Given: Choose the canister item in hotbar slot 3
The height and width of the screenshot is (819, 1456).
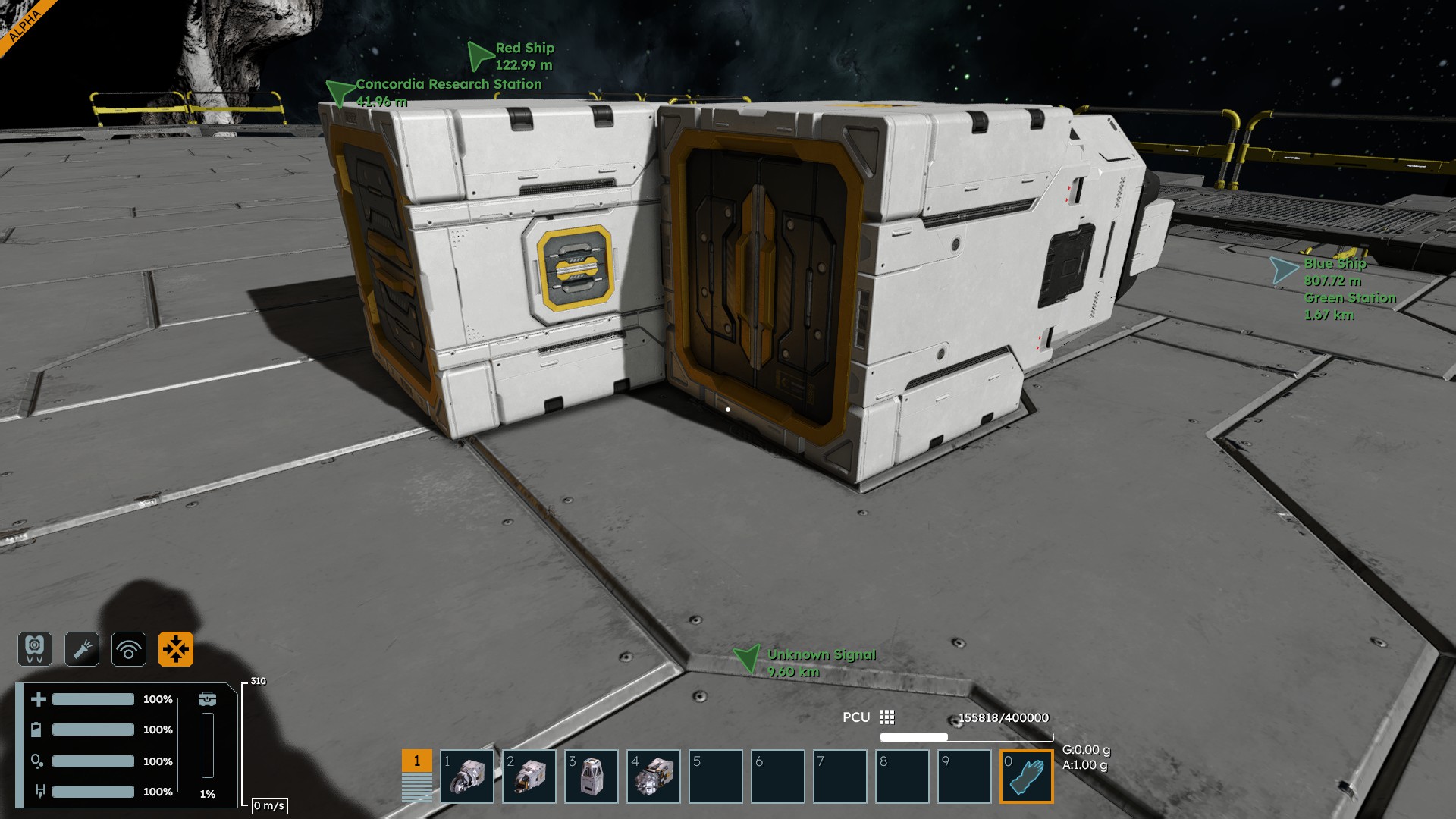Looking at the screenshot, I should pyautogui.click(x=591, y=777).
